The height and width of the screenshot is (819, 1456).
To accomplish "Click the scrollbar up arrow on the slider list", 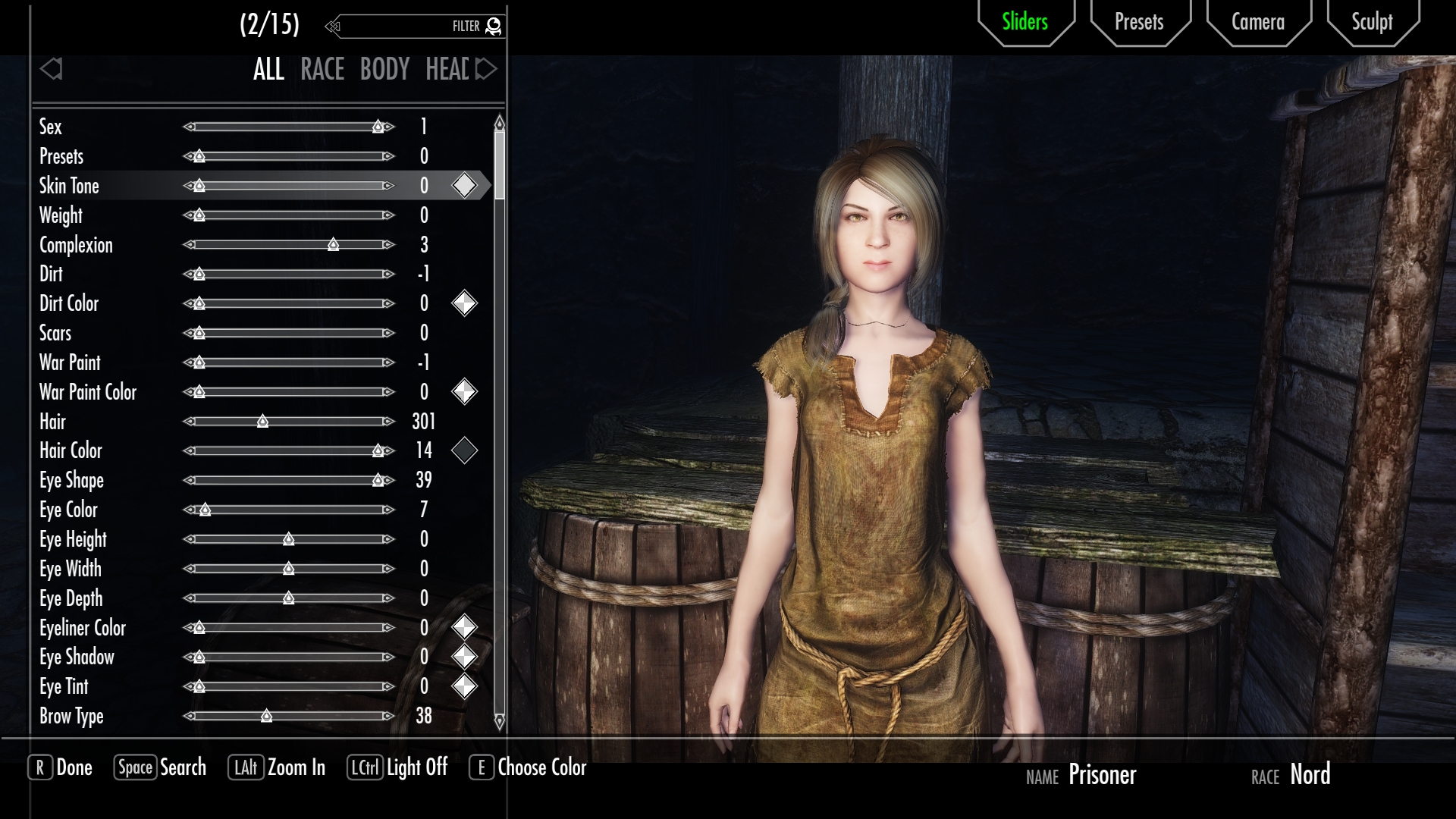I will pyautogui.click(x=498, y=121).
